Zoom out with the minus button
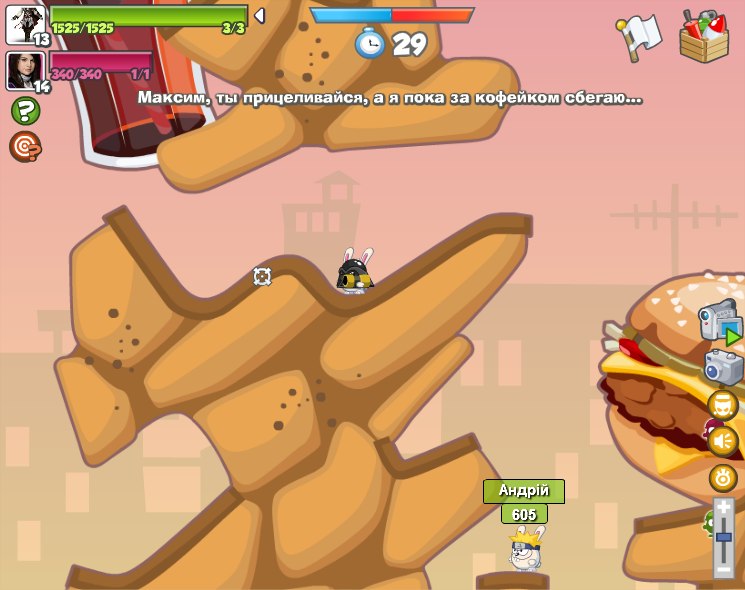 click(723, 568)
